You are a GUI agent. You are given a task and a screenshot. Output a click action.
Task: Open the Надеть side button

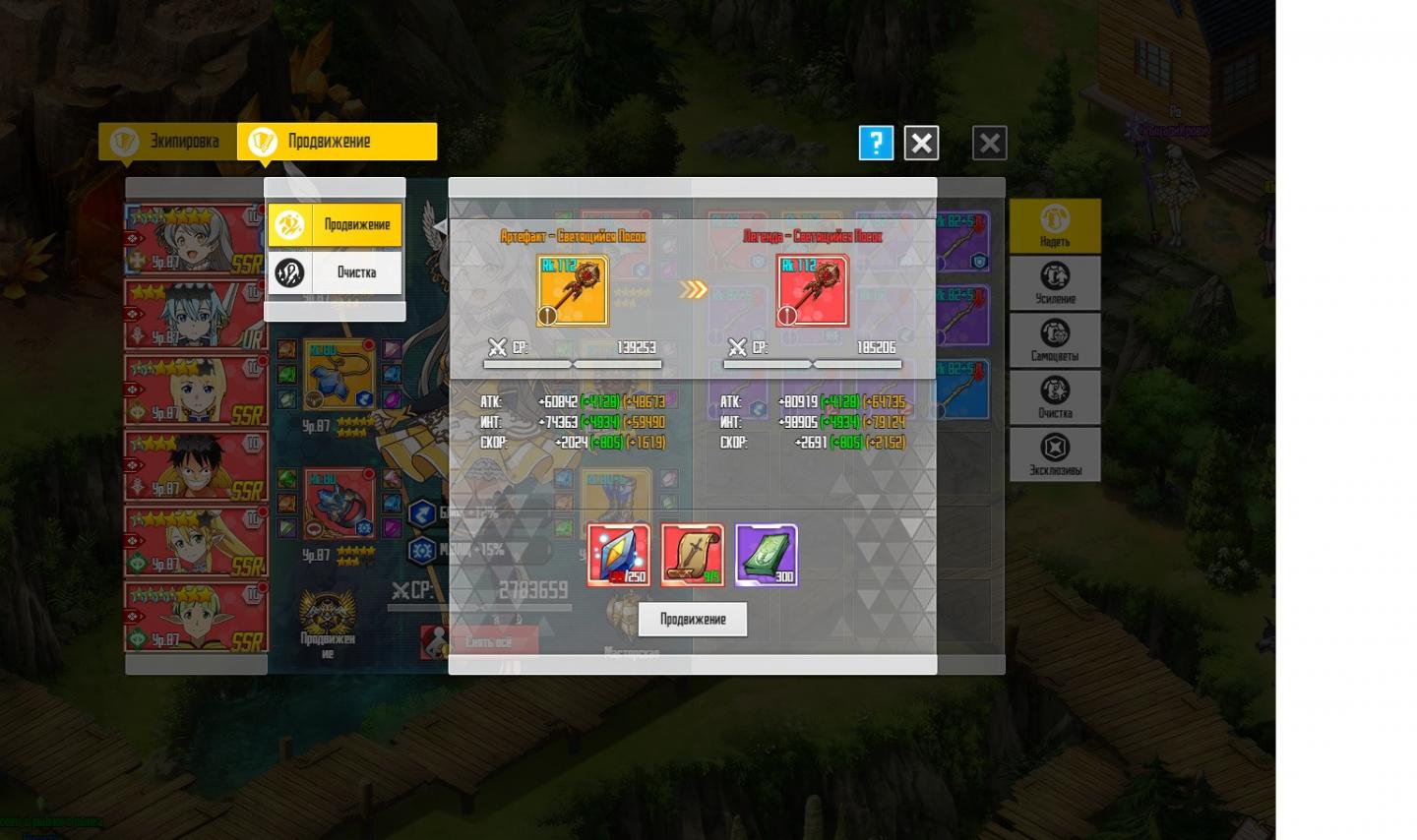(x=1055, y=226)
